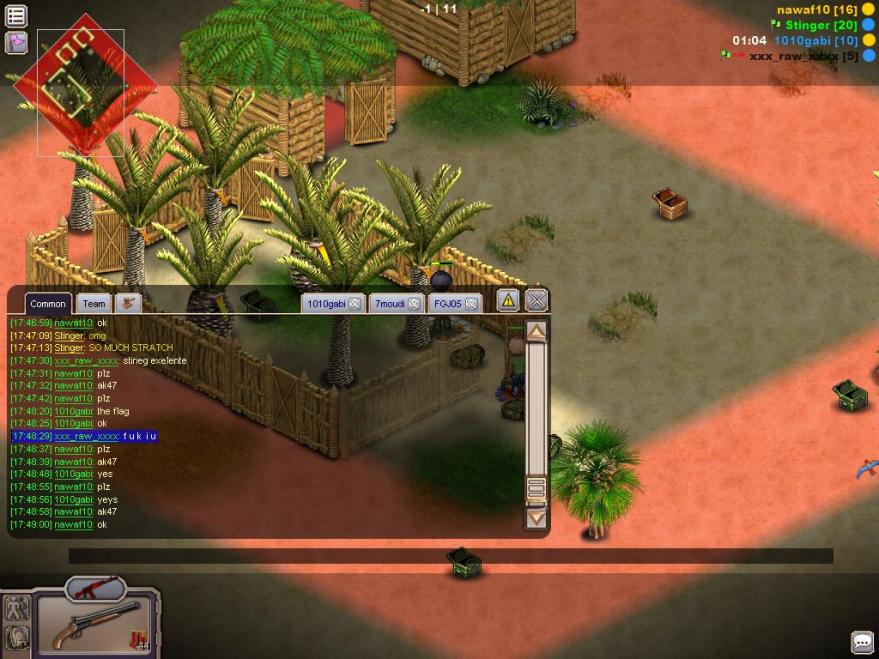Image resolution: width=879 pixels, height=659 pixels.
Task: Switch to the Common chat tab
Action: (x=48, y=303)
